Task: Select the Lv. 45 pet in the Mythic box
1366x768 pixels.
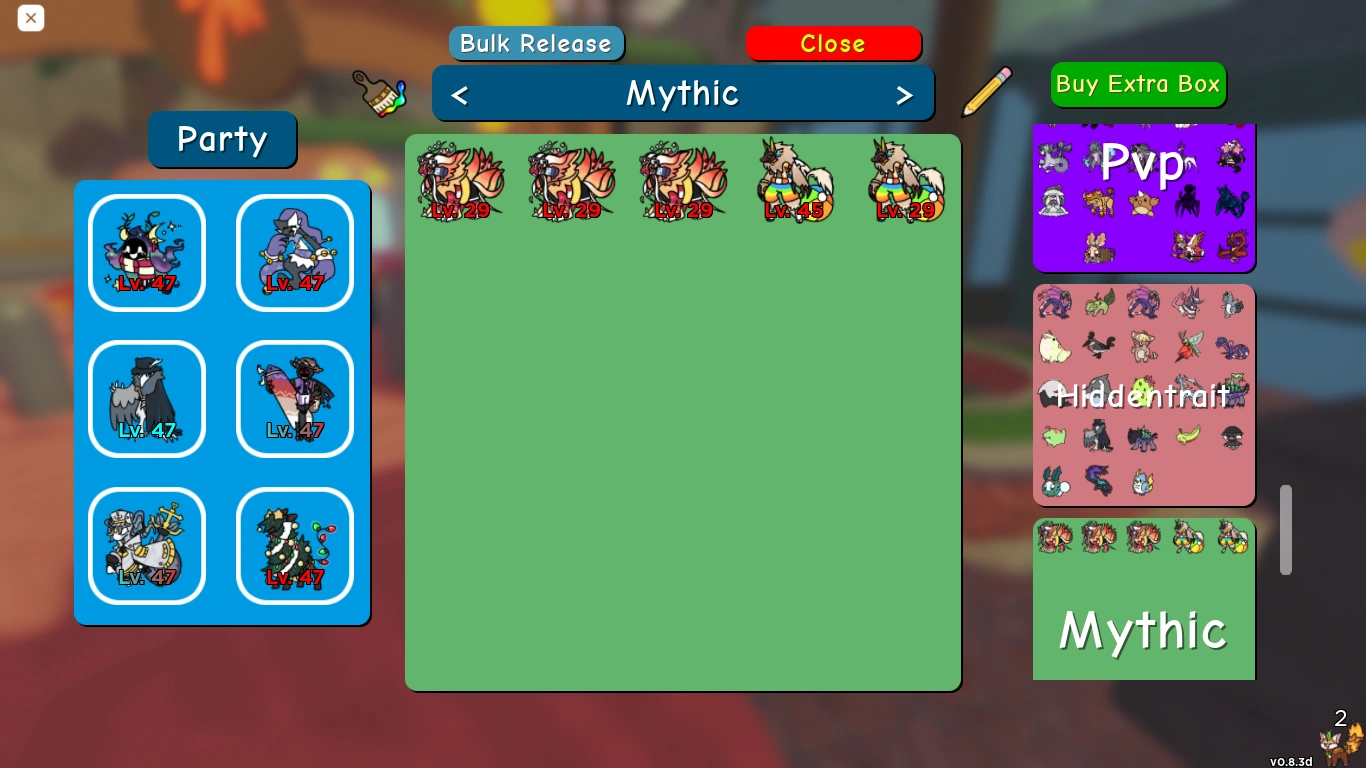Action: click(795, 182)
